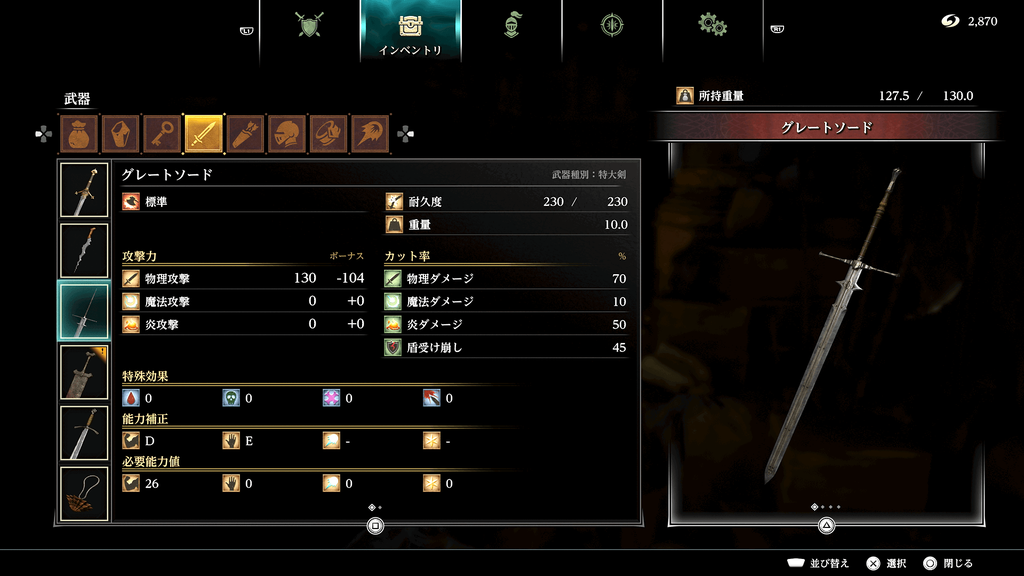Show the ore materials category
The image size is (1024, 576).
120,134
